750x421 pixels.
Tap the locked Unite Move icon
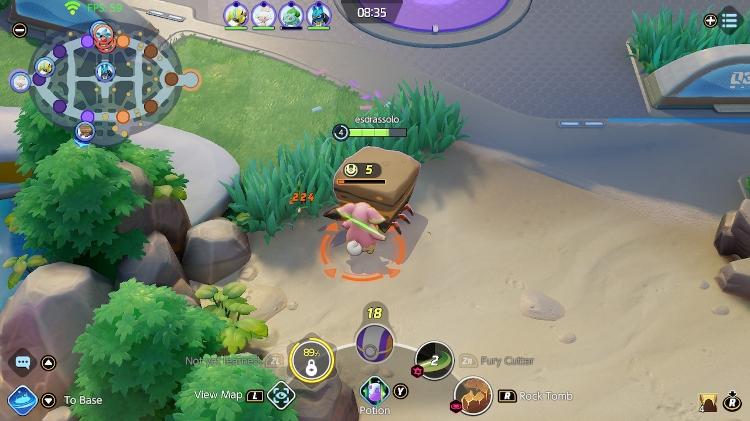tap(311, 361)
